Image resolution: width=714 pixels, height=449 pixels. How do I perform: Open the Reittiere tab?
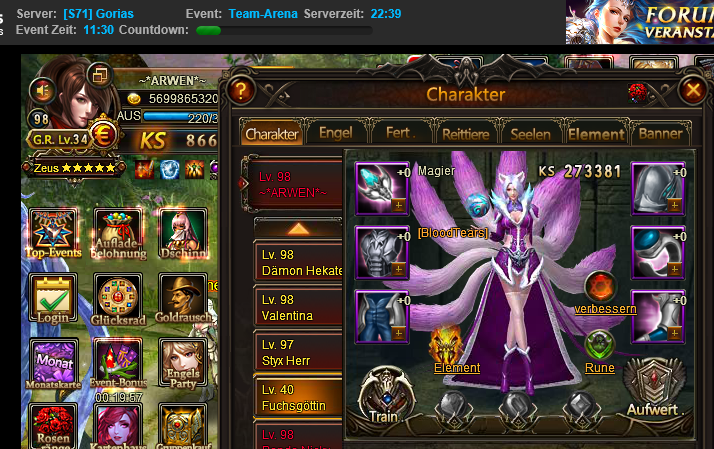point(465,133)
